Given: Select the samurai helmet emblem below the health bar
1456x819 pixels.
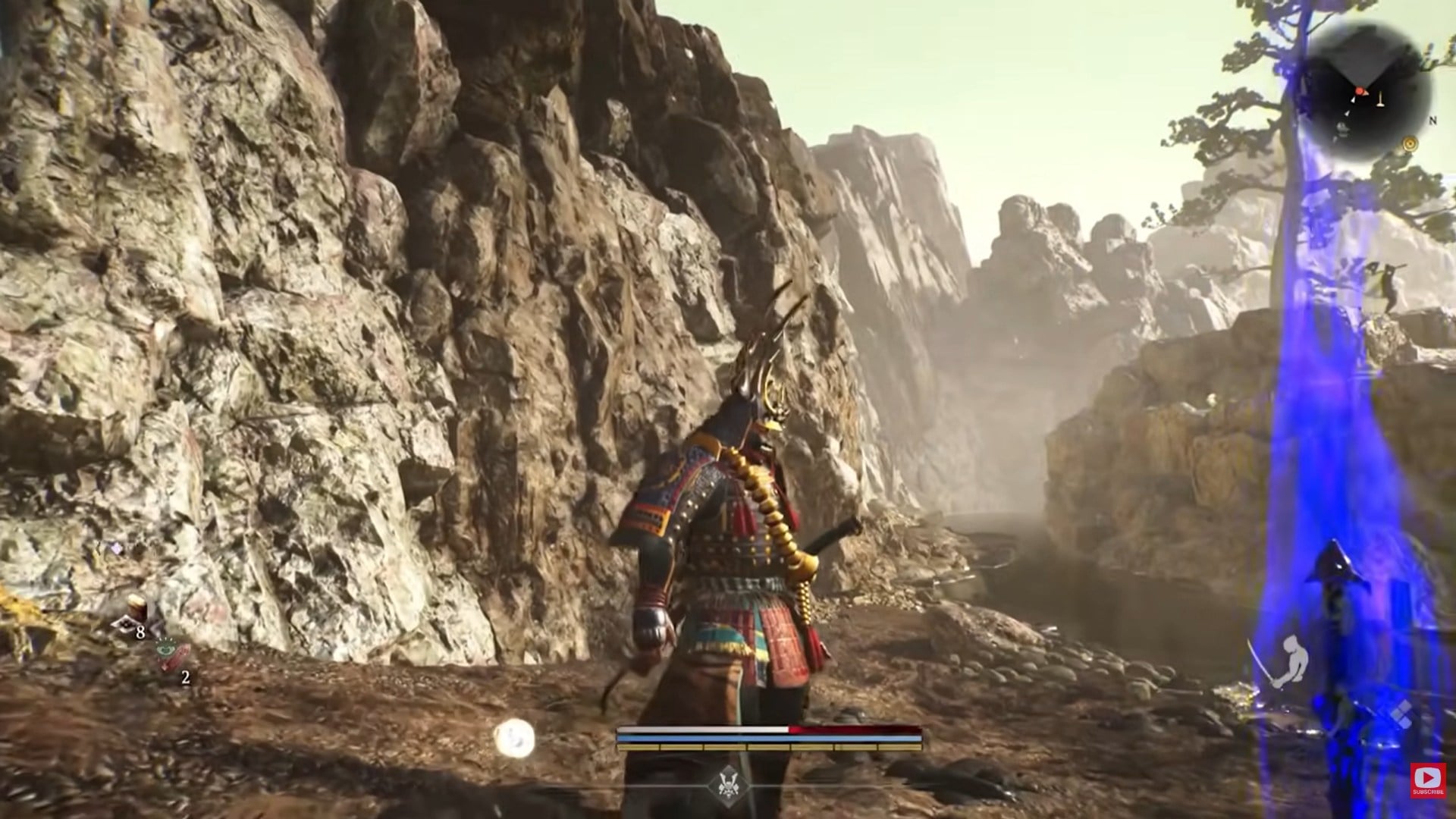Looking at the screenshot, I should (730, 786).
